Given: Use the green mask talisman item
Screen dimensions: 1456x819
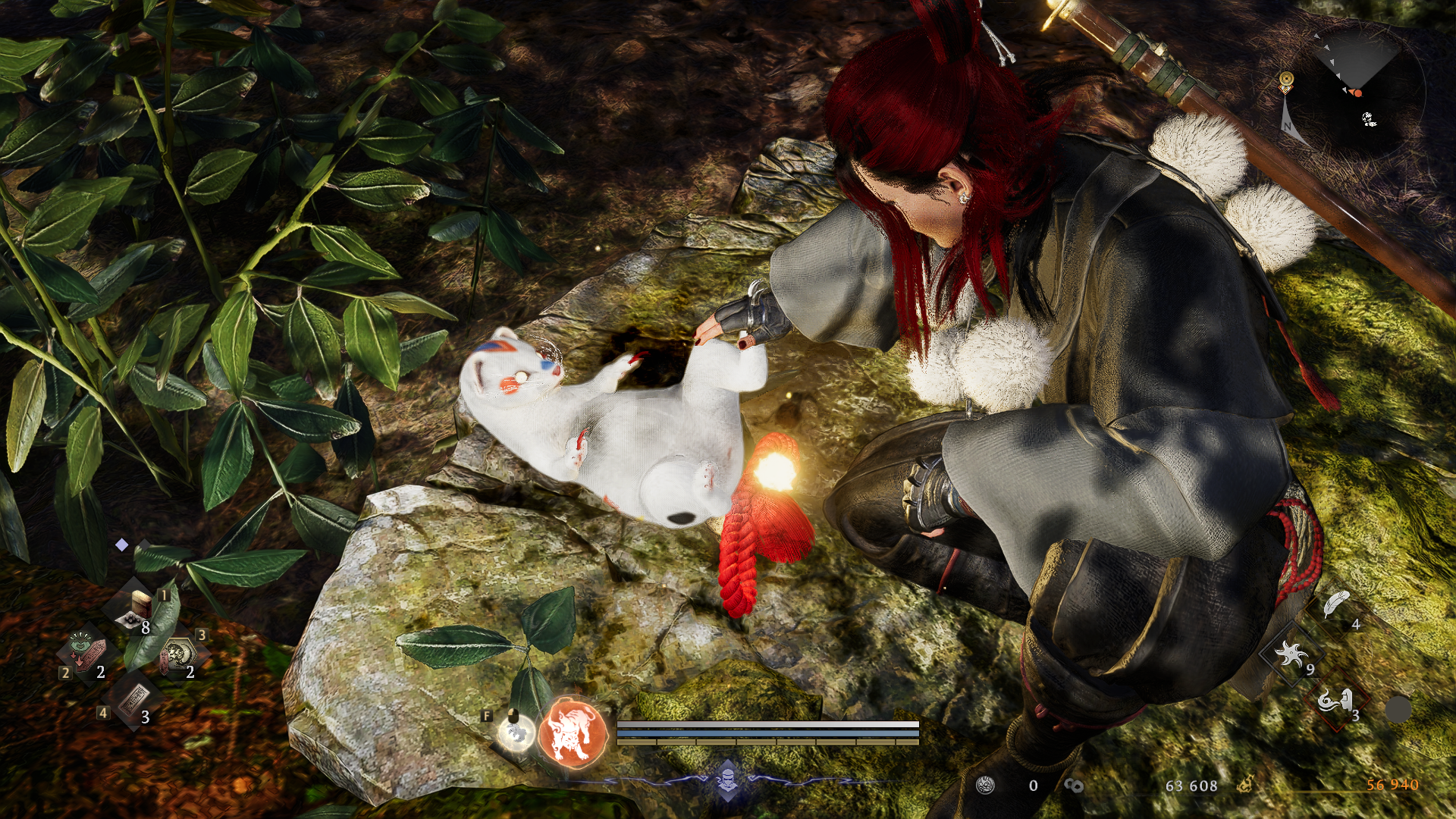Looking at the screenshot, I should point(87,653).
